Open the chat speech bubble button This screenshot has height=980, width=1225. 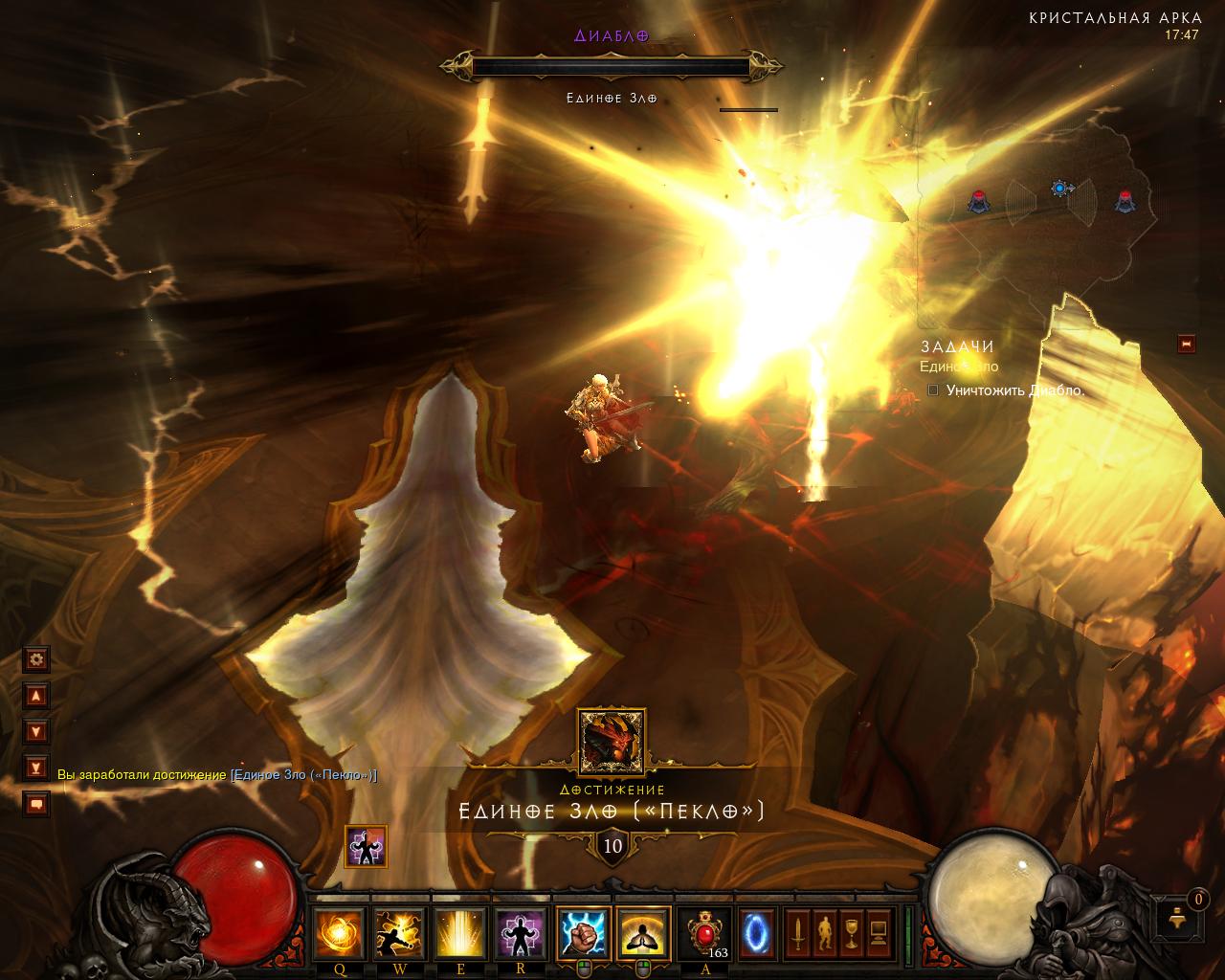coord(36,804)
